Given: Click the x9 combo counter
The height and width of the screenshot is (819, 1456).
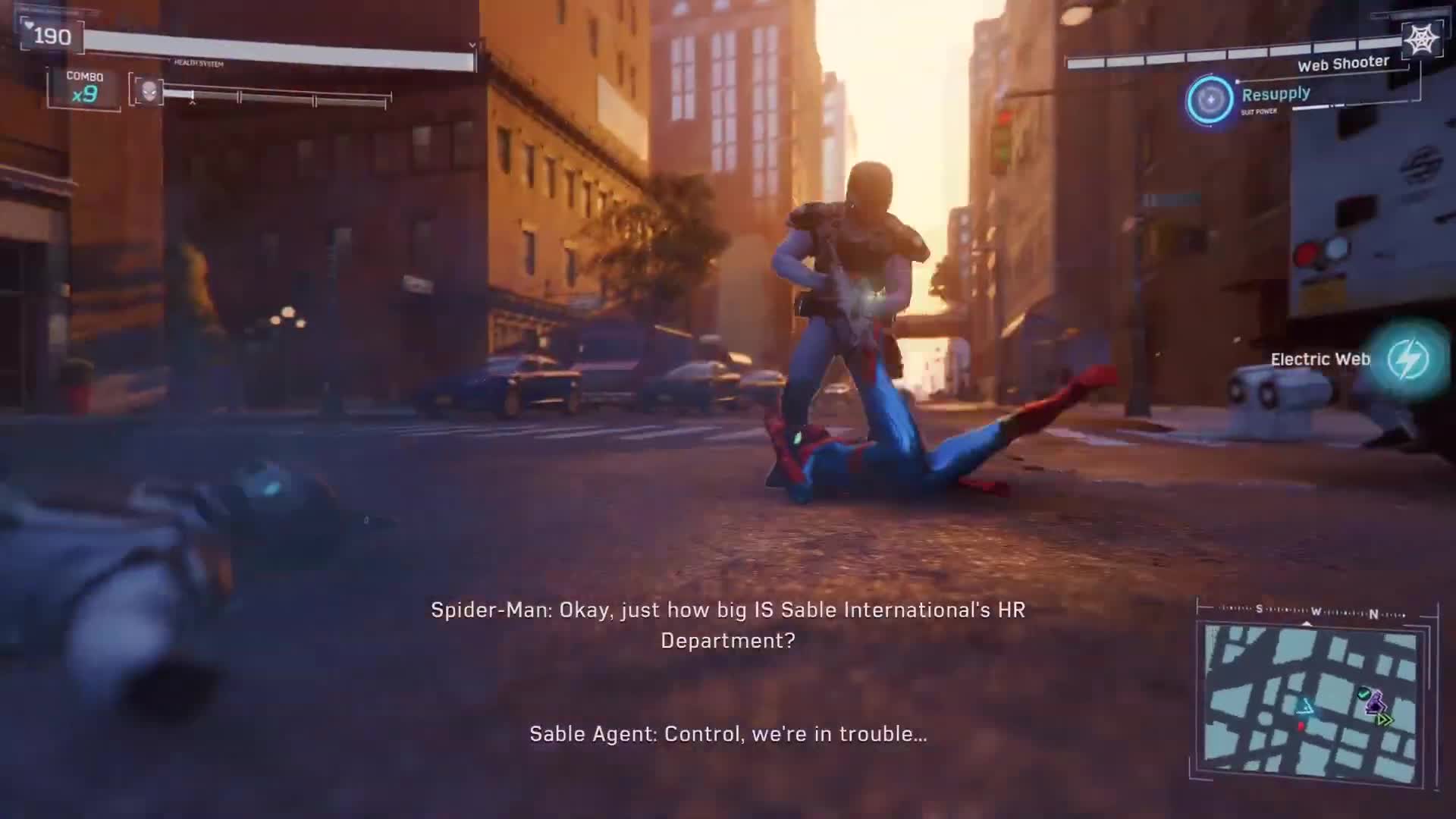Looking at the screenshot, I should point(85,96).
